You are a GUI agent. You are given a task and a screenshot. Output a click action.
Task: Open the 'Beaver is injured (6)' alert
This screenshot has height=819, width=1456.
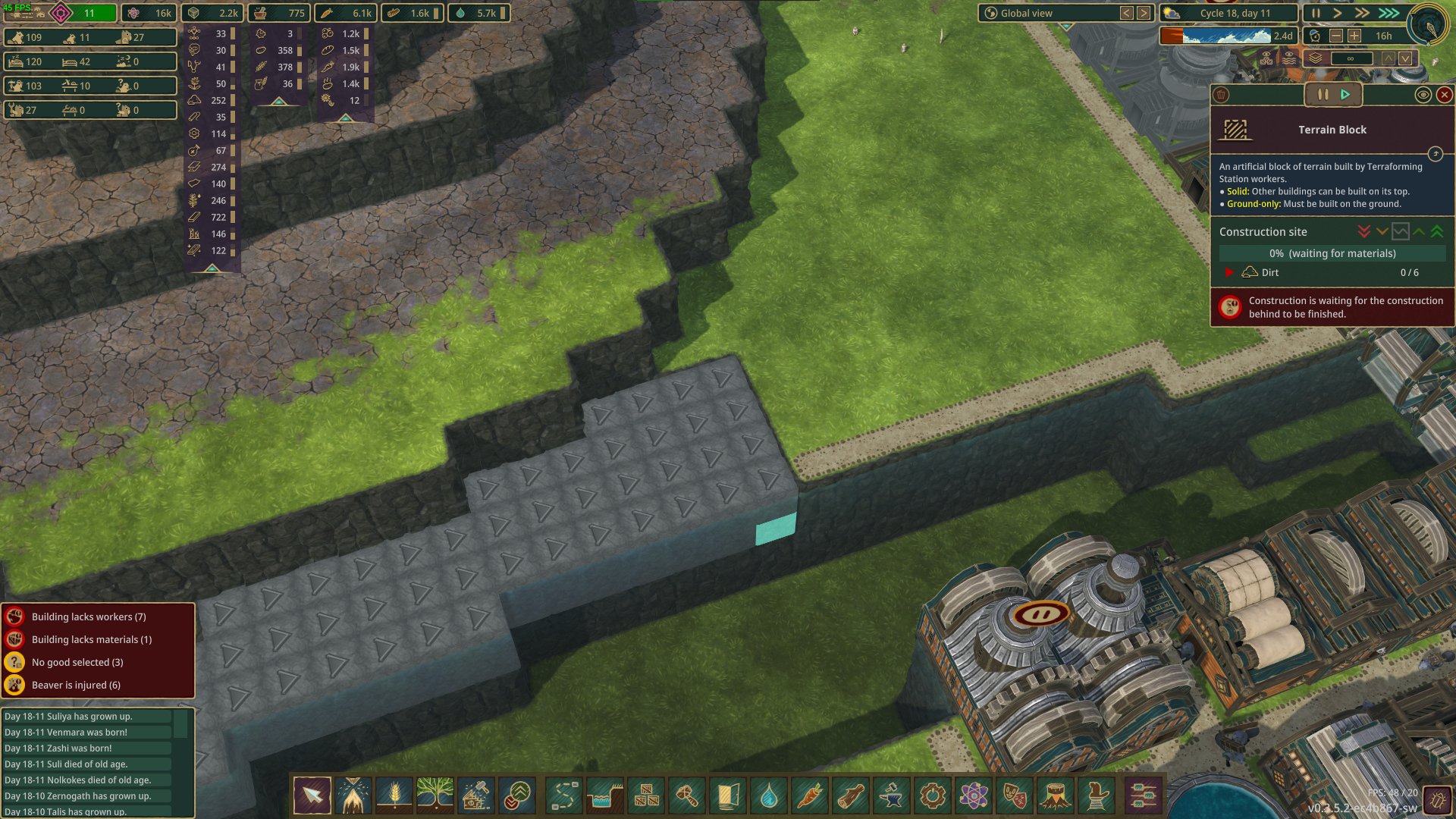(x=85, y=684)
